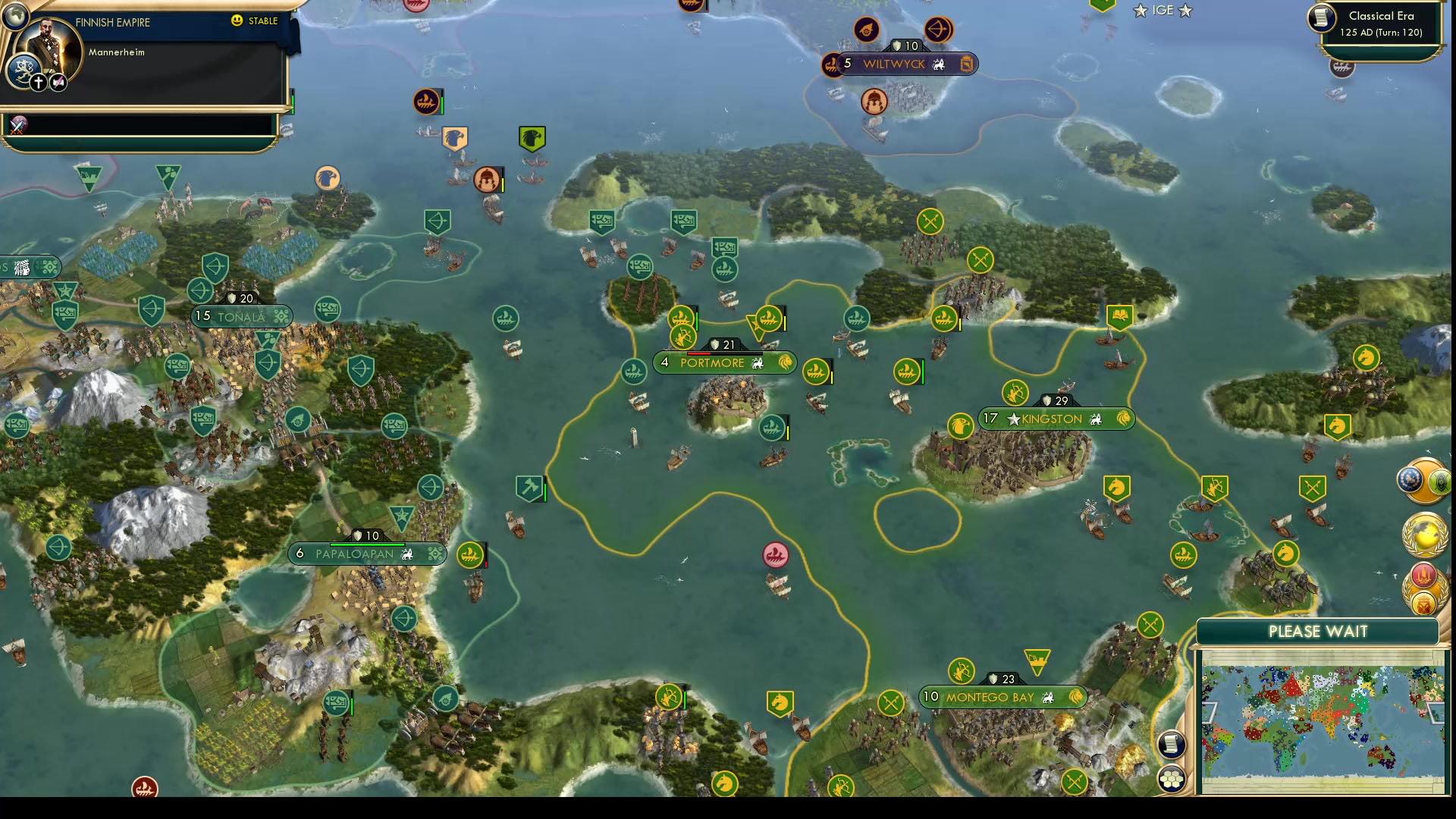This screenshot has height=819, width=1456.
Task: Expand the Portmore city banner
Action: tap(723, 363)
